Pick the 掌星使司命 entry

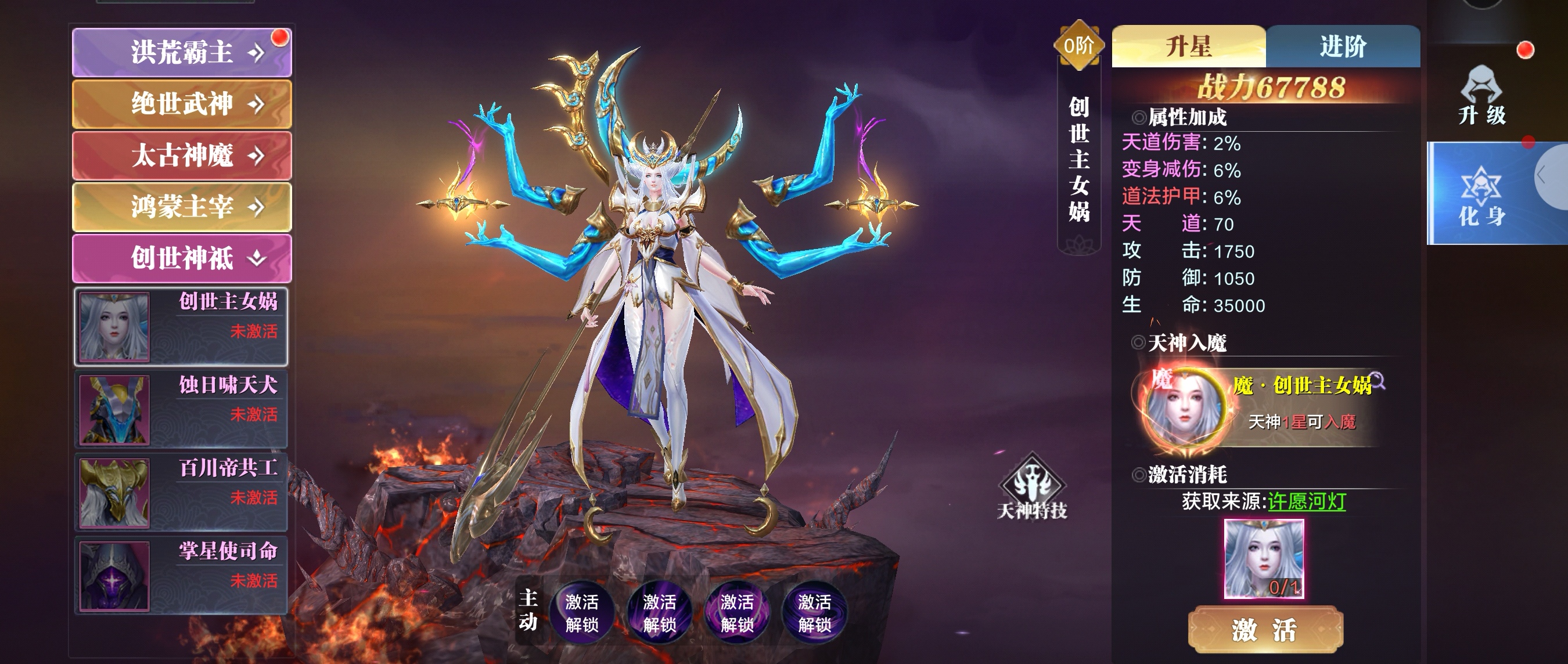(181, 575)
